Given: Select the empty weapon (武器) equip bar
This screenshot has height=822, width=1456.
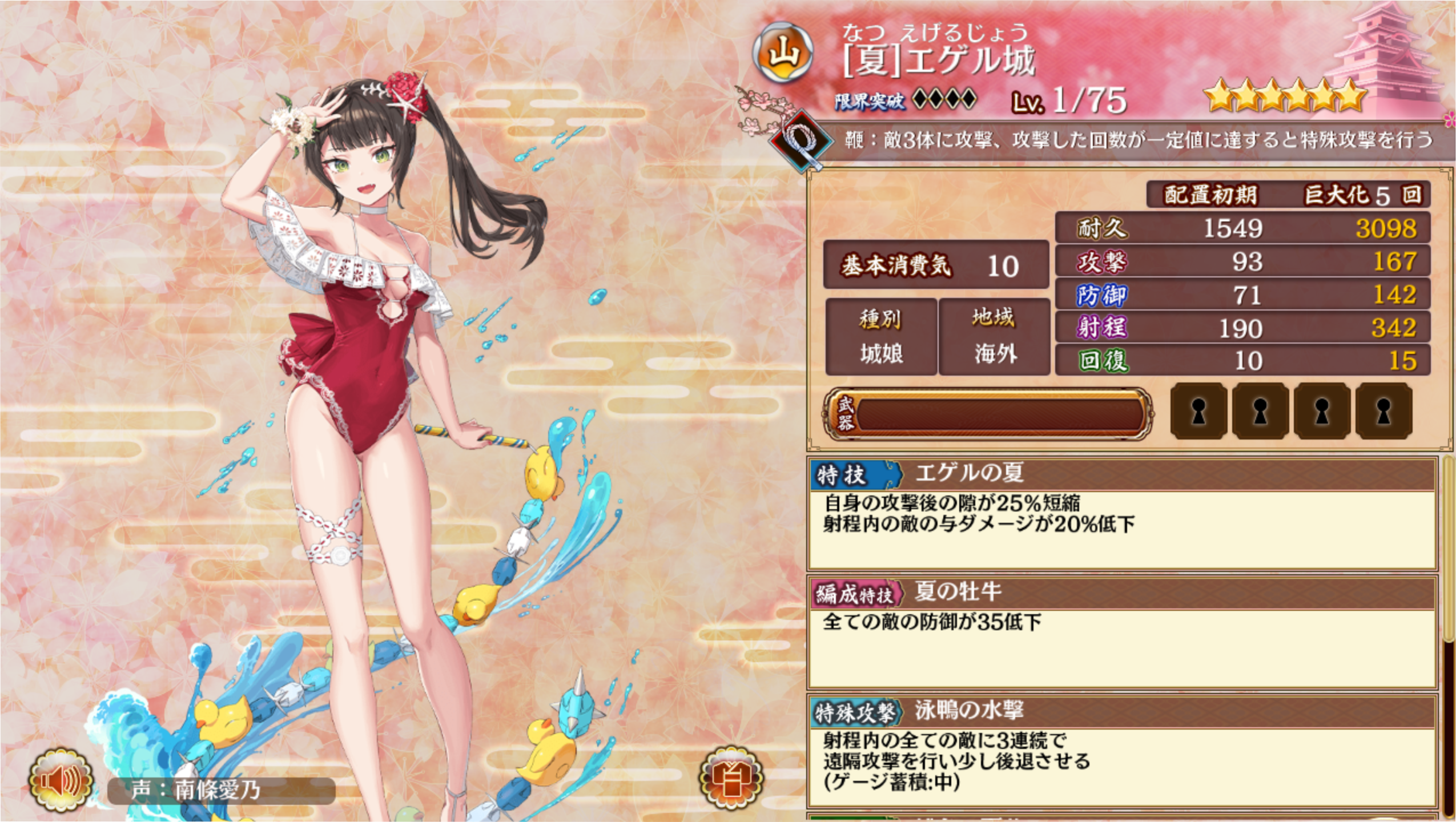Looking at the screenshot, I should [x=988, y=414].
